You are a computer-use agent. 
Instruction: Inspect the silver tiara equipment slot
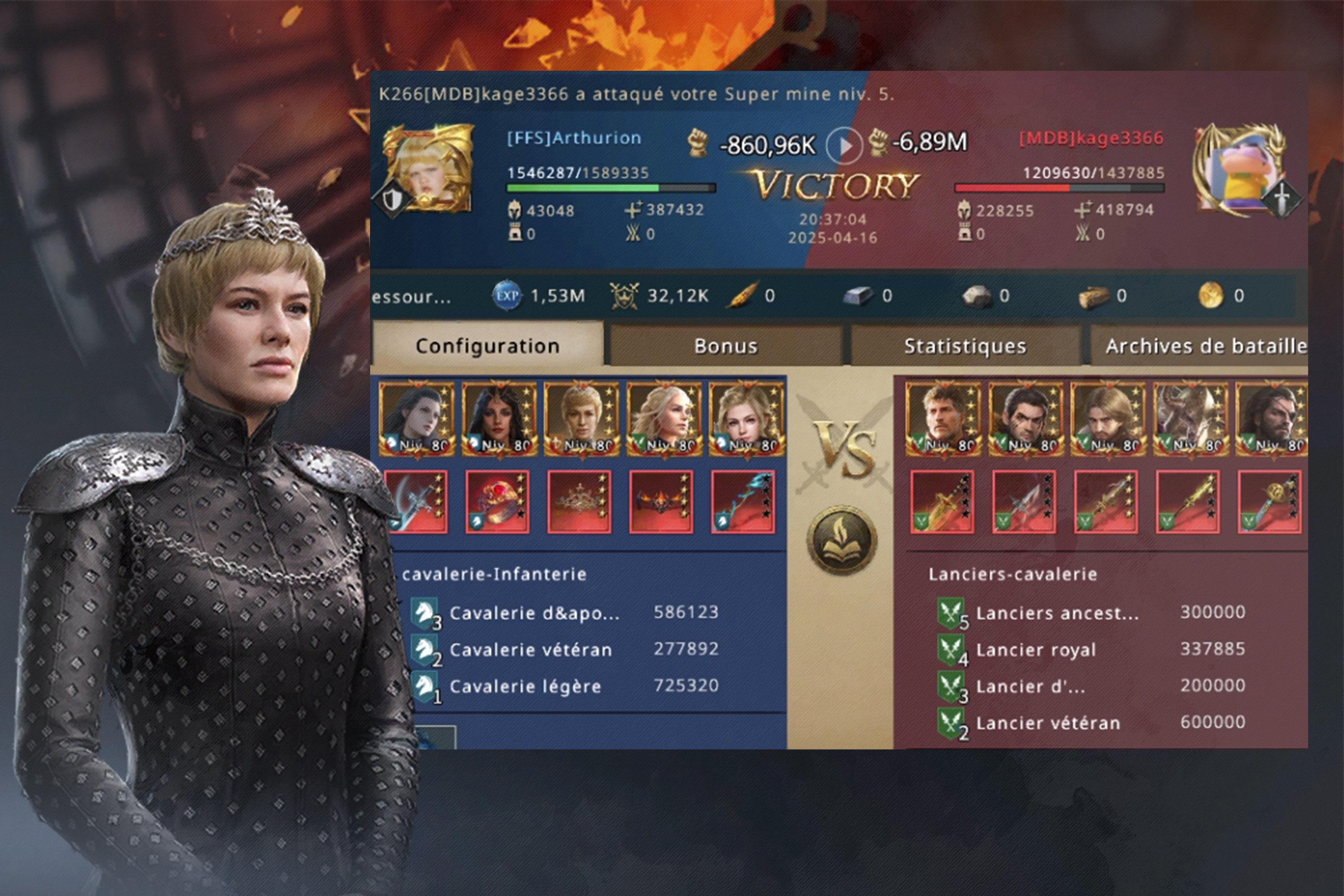(579, 502)
